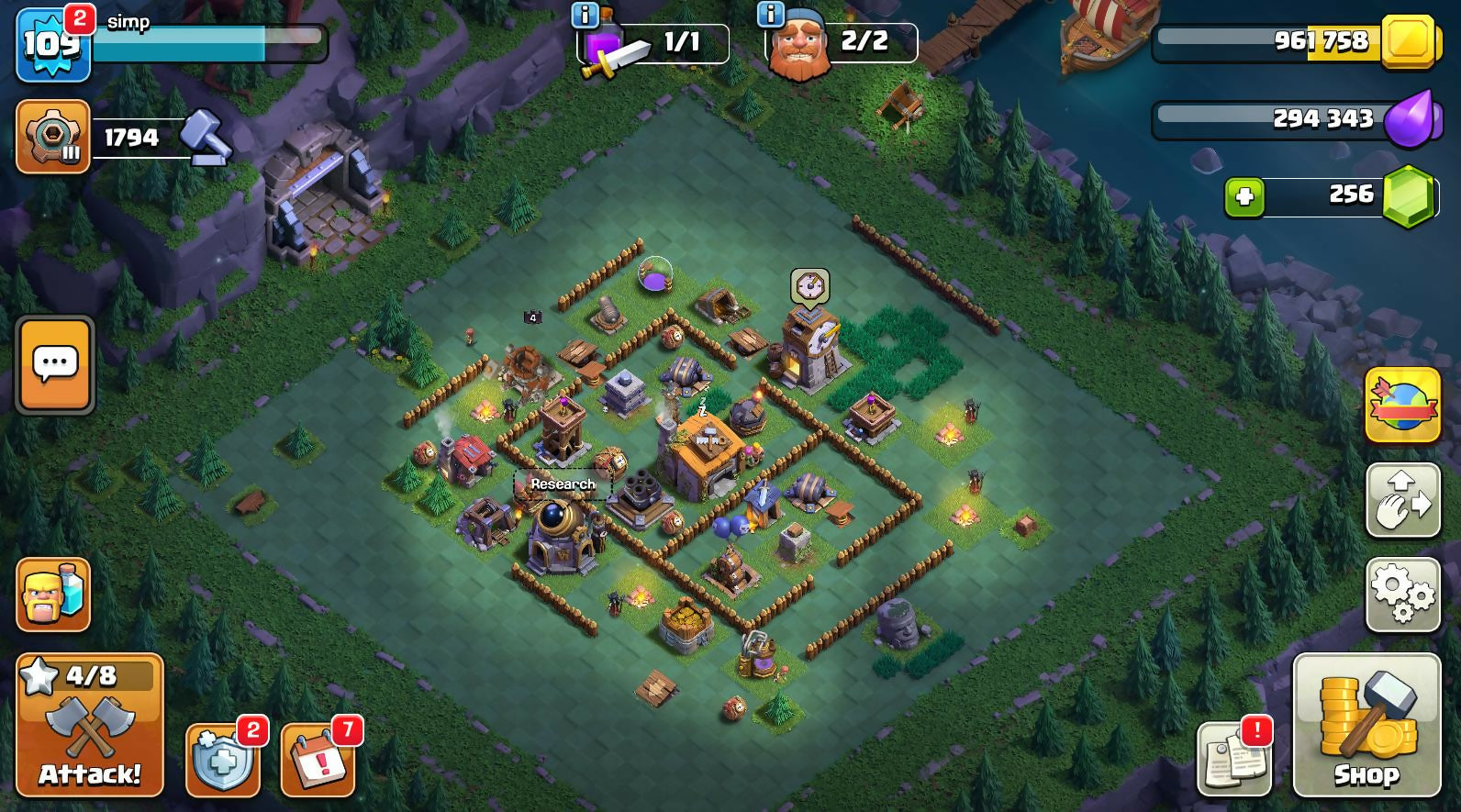
Task: Open the league gear badge icon
Action: click(52, 137)
